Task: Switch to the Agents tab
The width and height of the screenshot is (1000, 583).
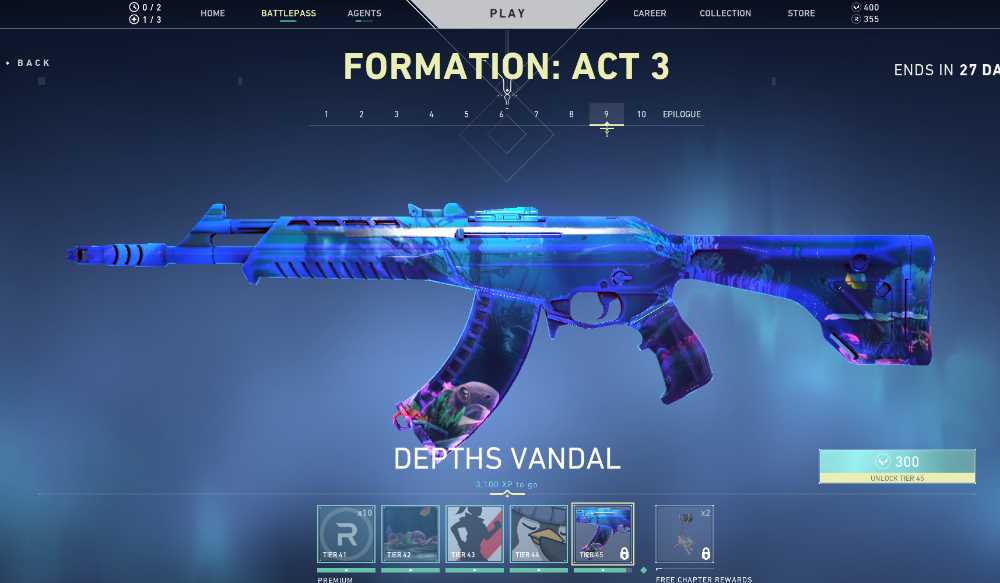Action: [x=364, y=14]
